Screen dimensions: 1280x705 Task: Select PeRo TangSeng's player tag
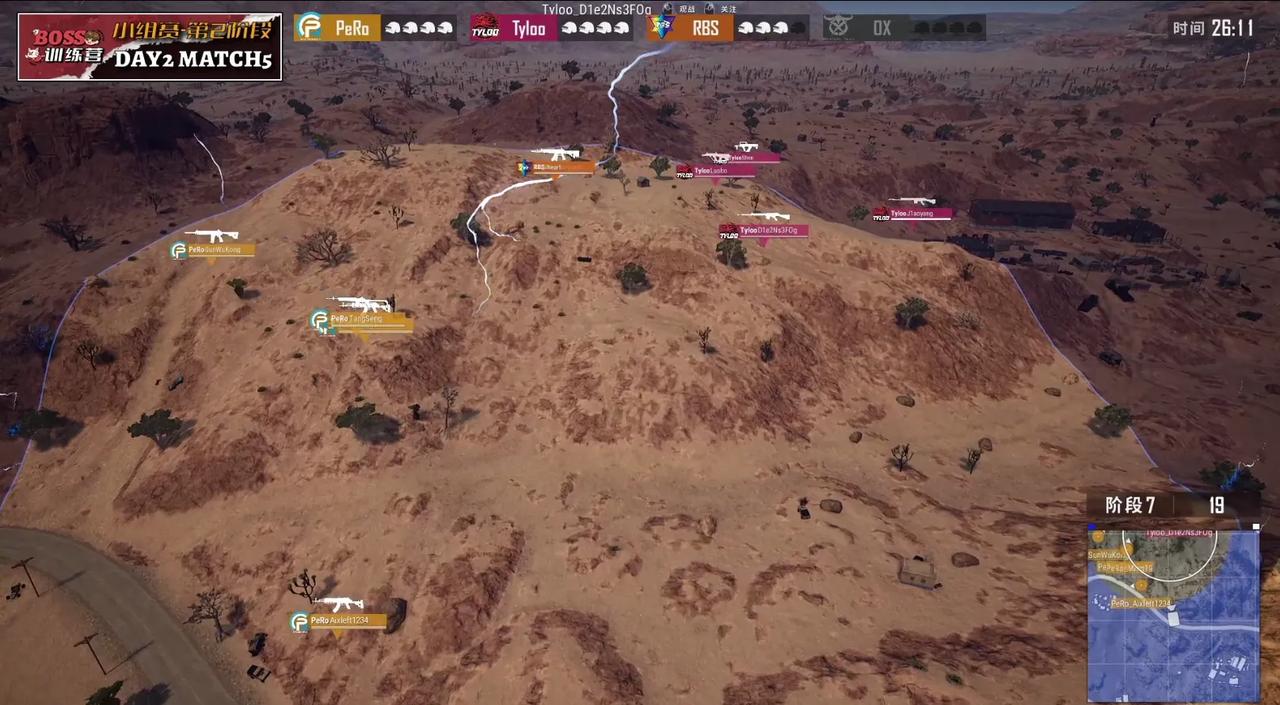[x=360, y=320]
